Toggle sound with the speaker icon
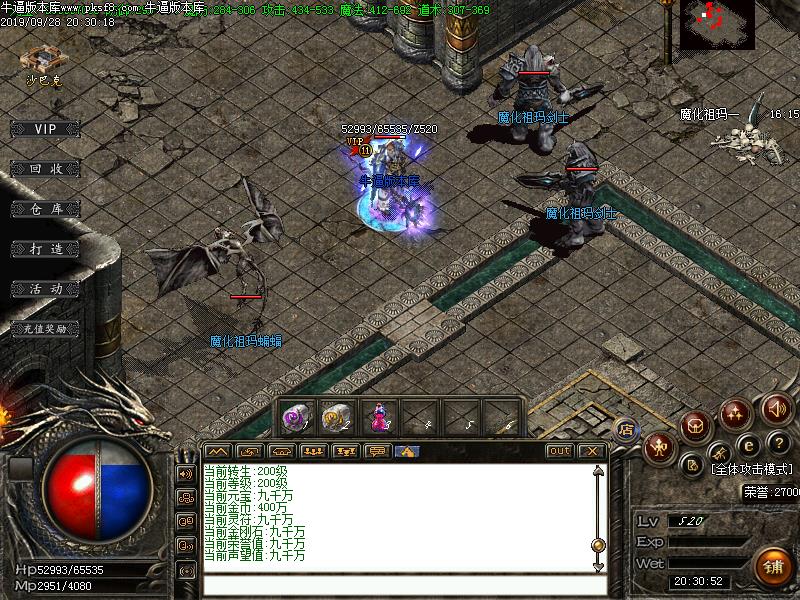 pyautogui.click(x=775, y=408)
